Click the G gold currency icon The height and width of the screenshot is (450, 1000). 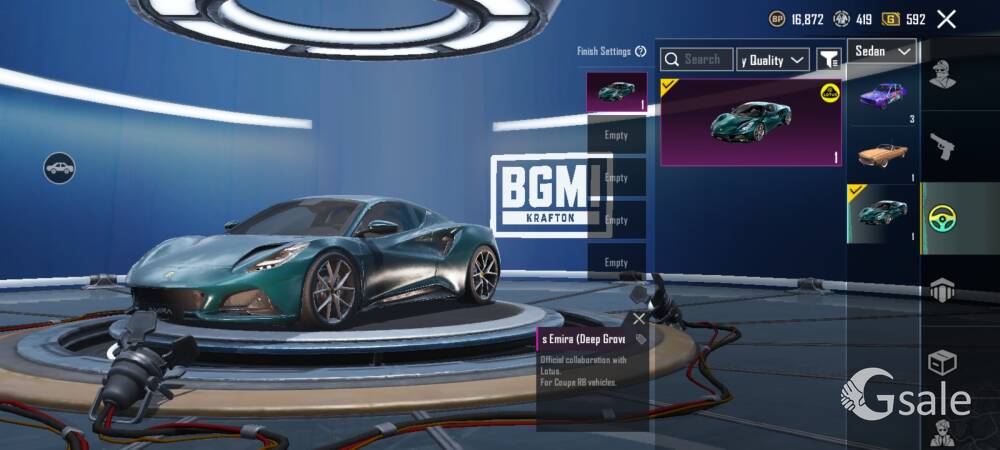[x=890, y=19]
